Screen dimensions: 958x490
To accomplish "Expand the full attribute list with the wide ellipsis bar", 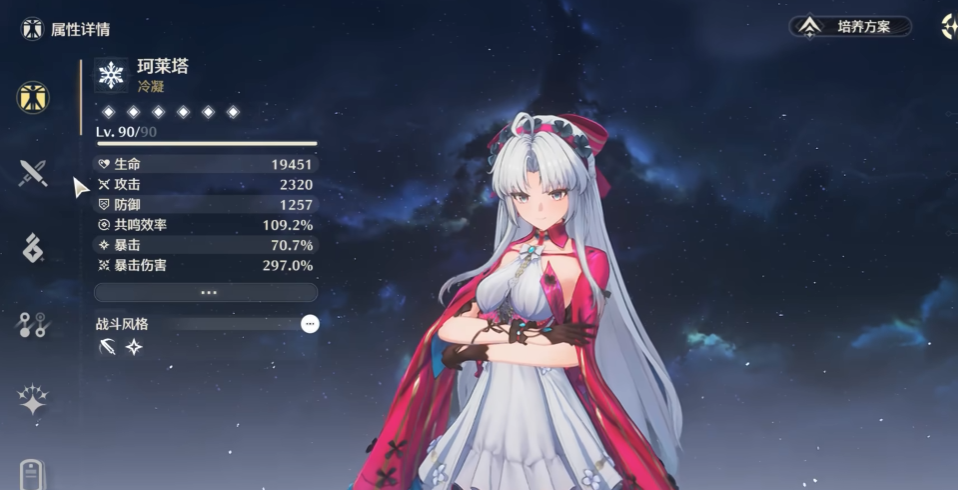I will click(206, 292).
